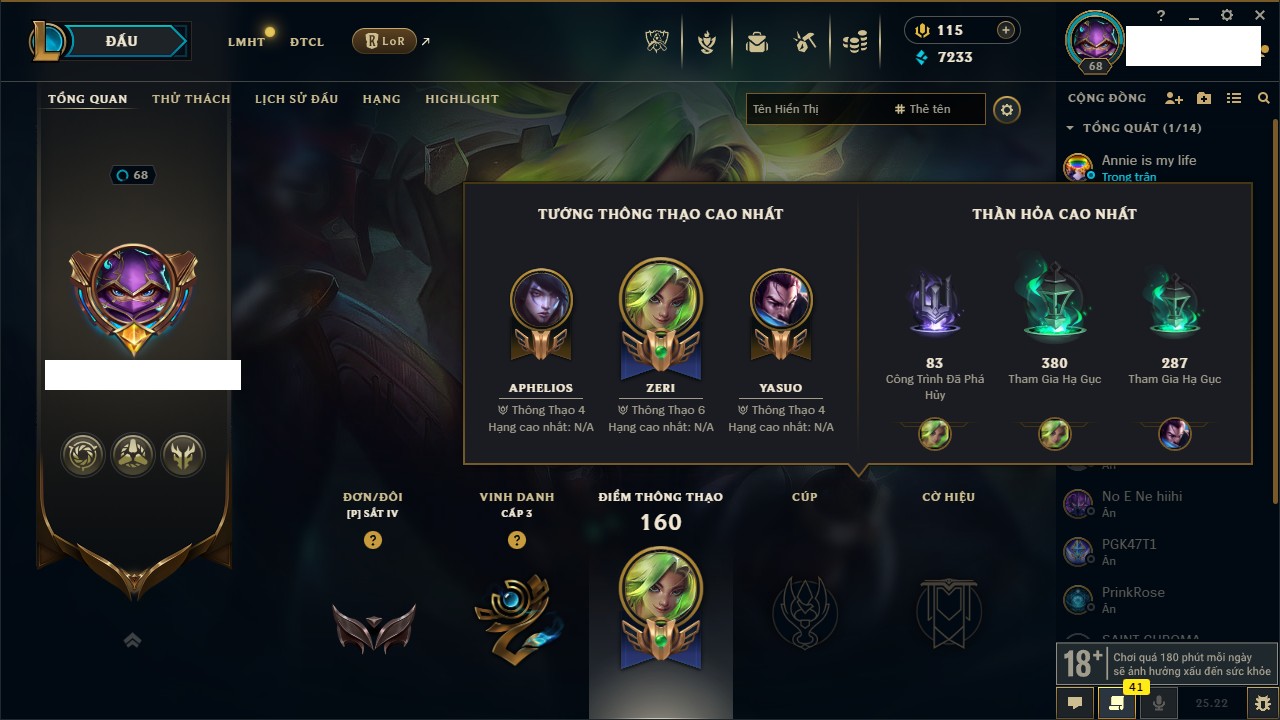Viewport: 1280px width, 720px height.
Task: Click the ĐẤU play button
Action: (x=122, y=41)
